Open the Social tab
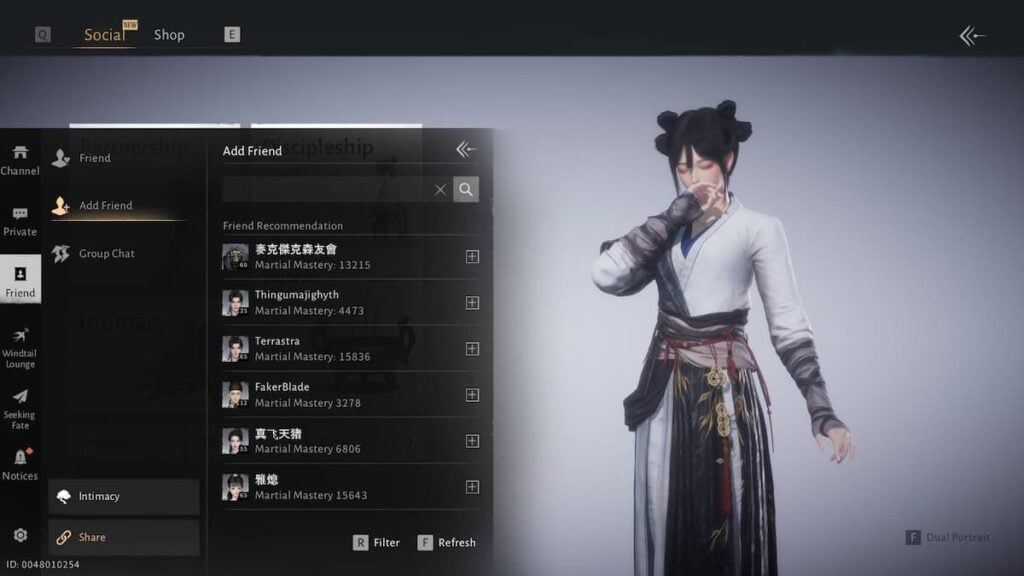 tap(104, 35)
